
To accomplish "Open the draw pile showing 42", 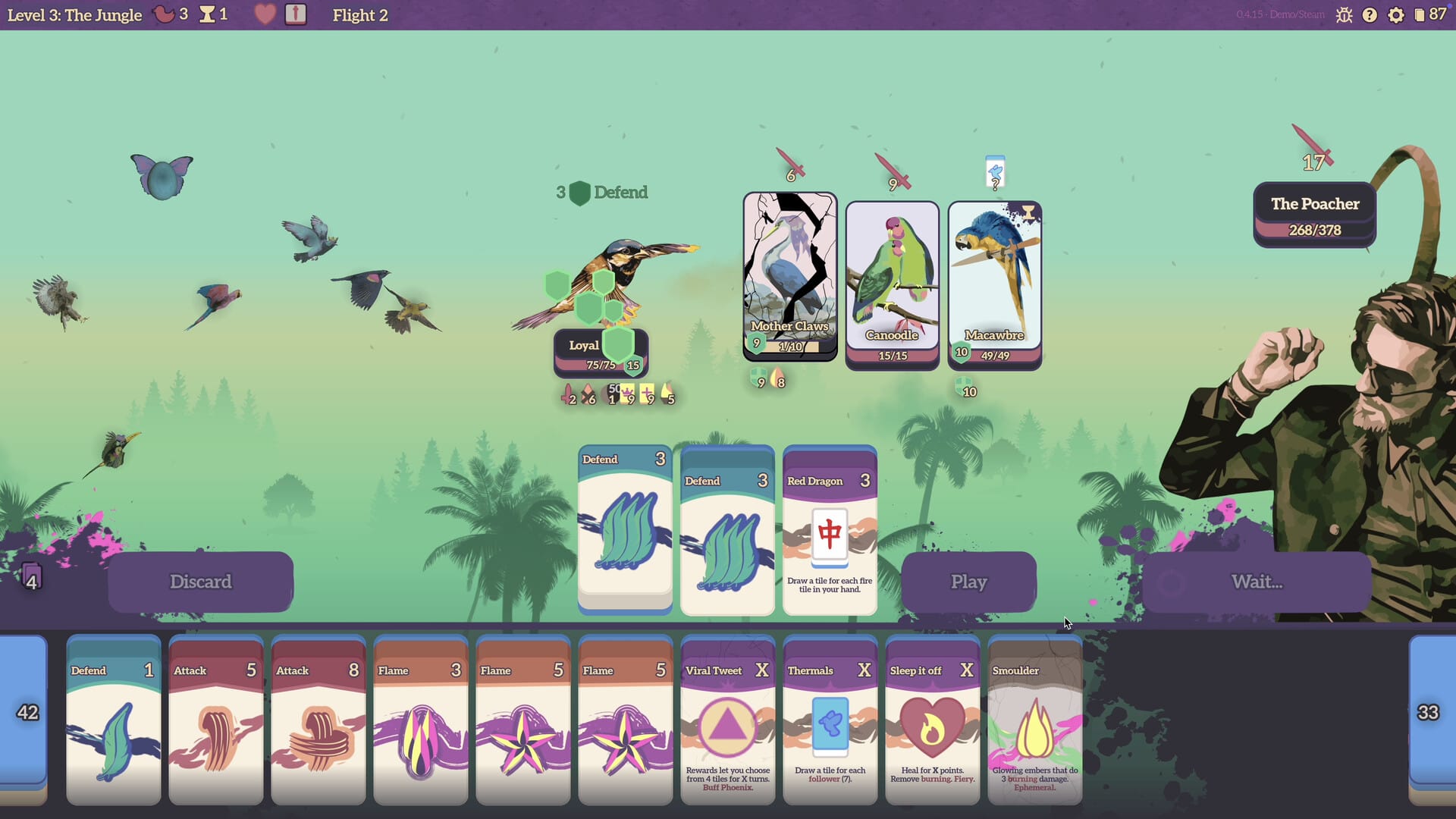I will coord(26,713).
